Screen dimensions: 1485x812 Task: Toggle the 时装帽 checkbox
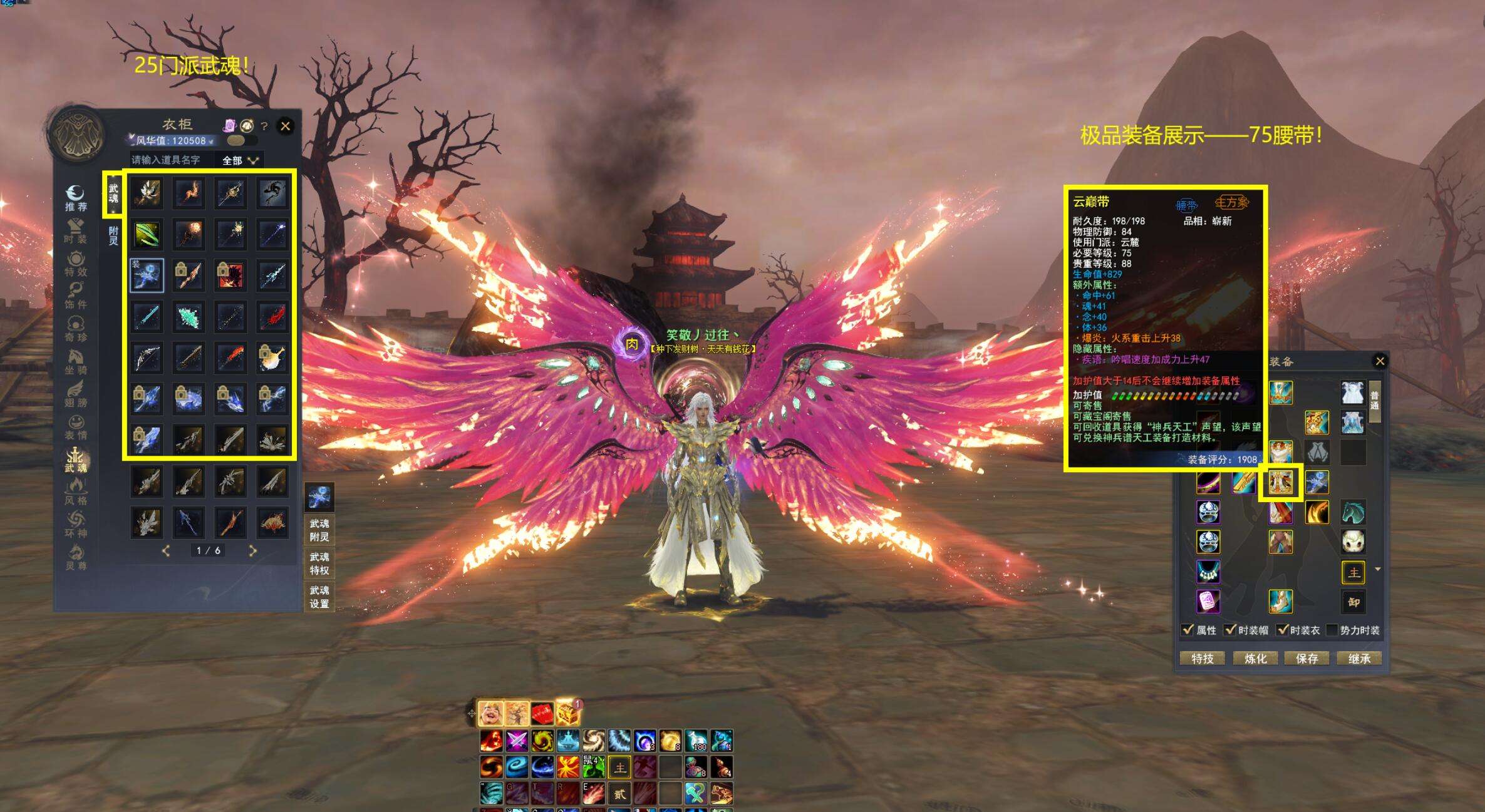pyautogui.click(x=1231, y=630)
